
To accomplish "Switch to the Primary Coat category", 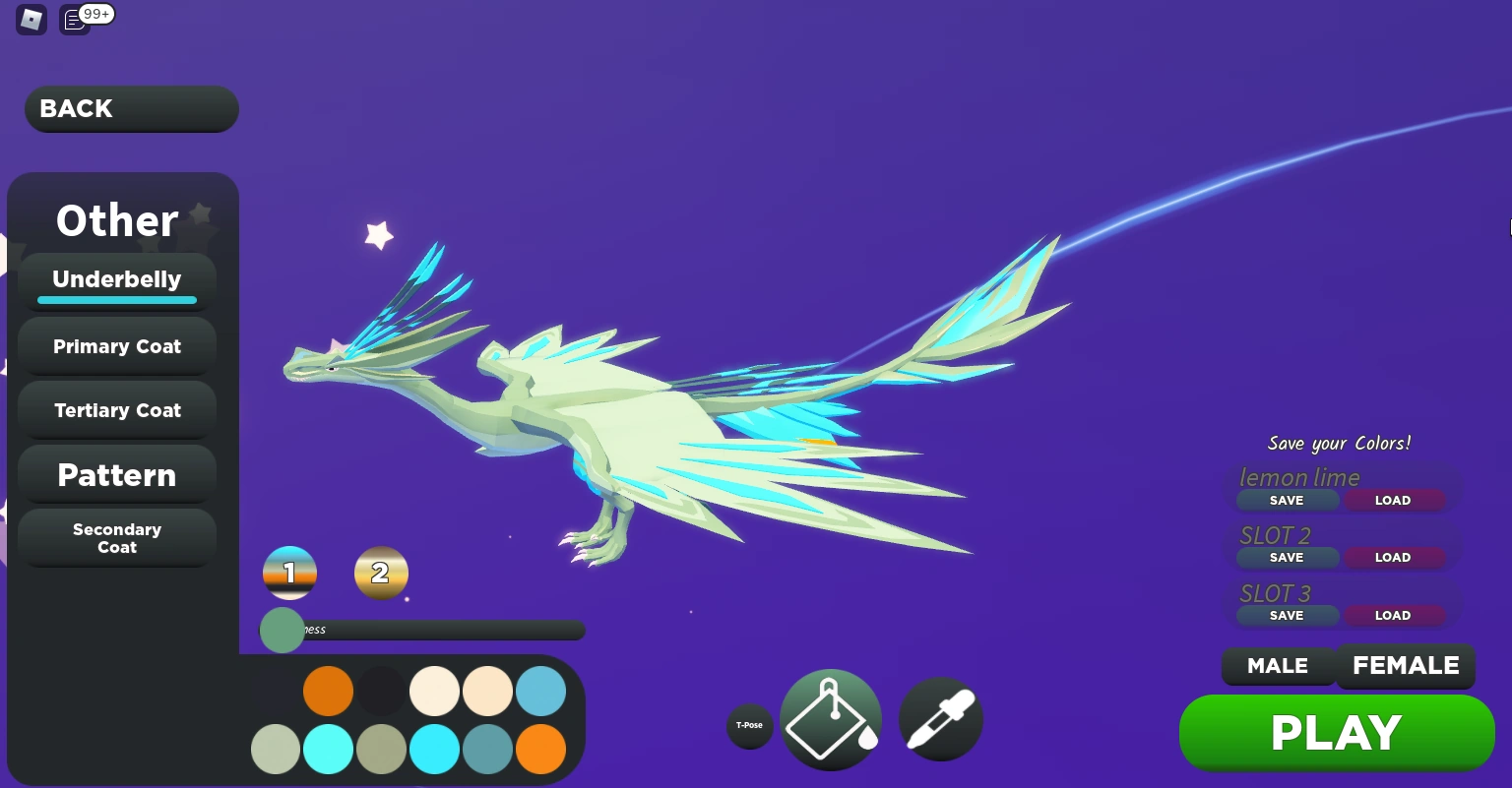I will 116,346.
